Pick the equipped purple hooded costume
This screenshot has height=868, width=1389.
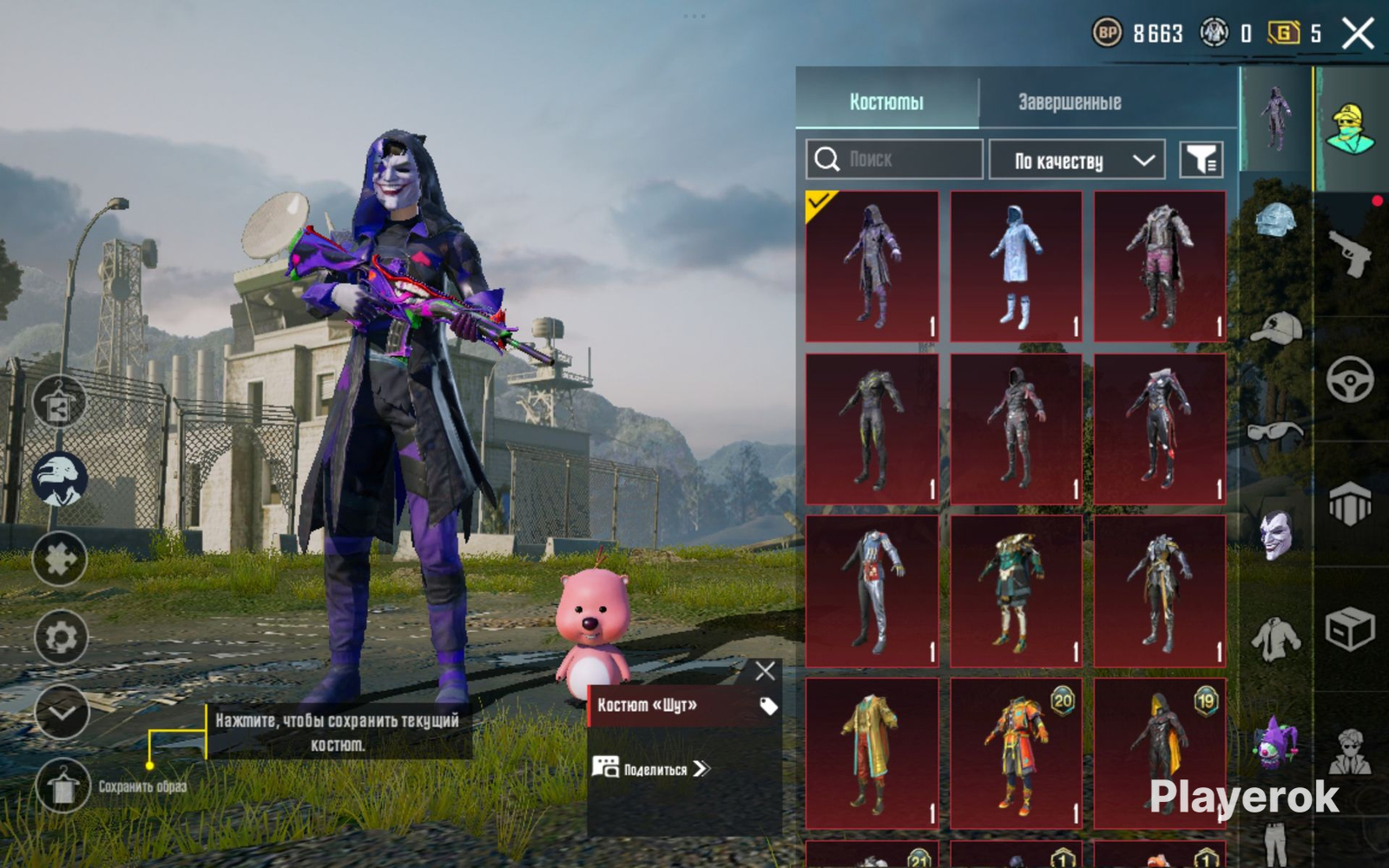click(872, 266)
